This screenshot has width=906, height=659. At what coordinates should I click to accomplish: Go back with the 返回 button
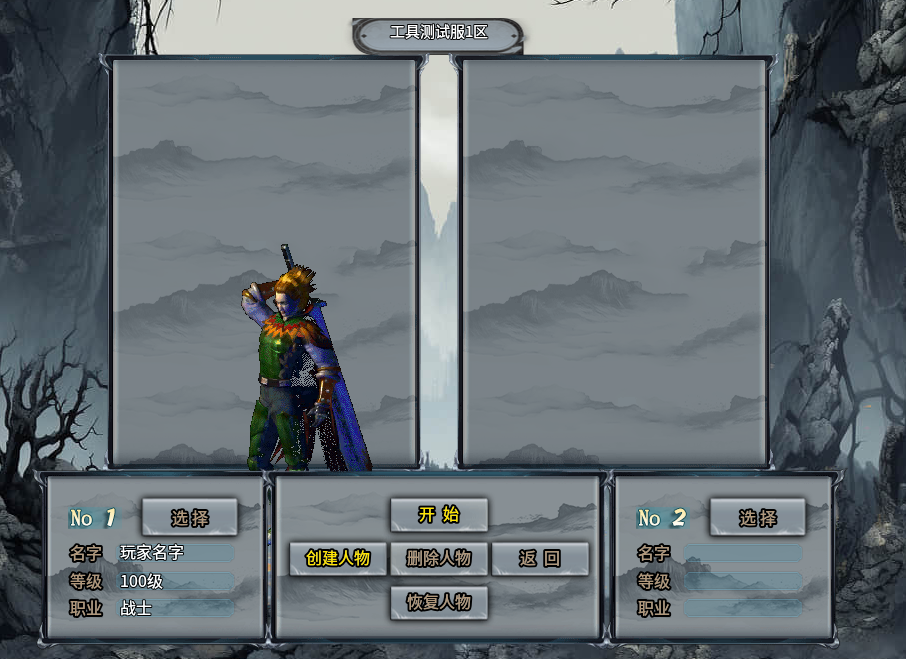pos(540,558)
